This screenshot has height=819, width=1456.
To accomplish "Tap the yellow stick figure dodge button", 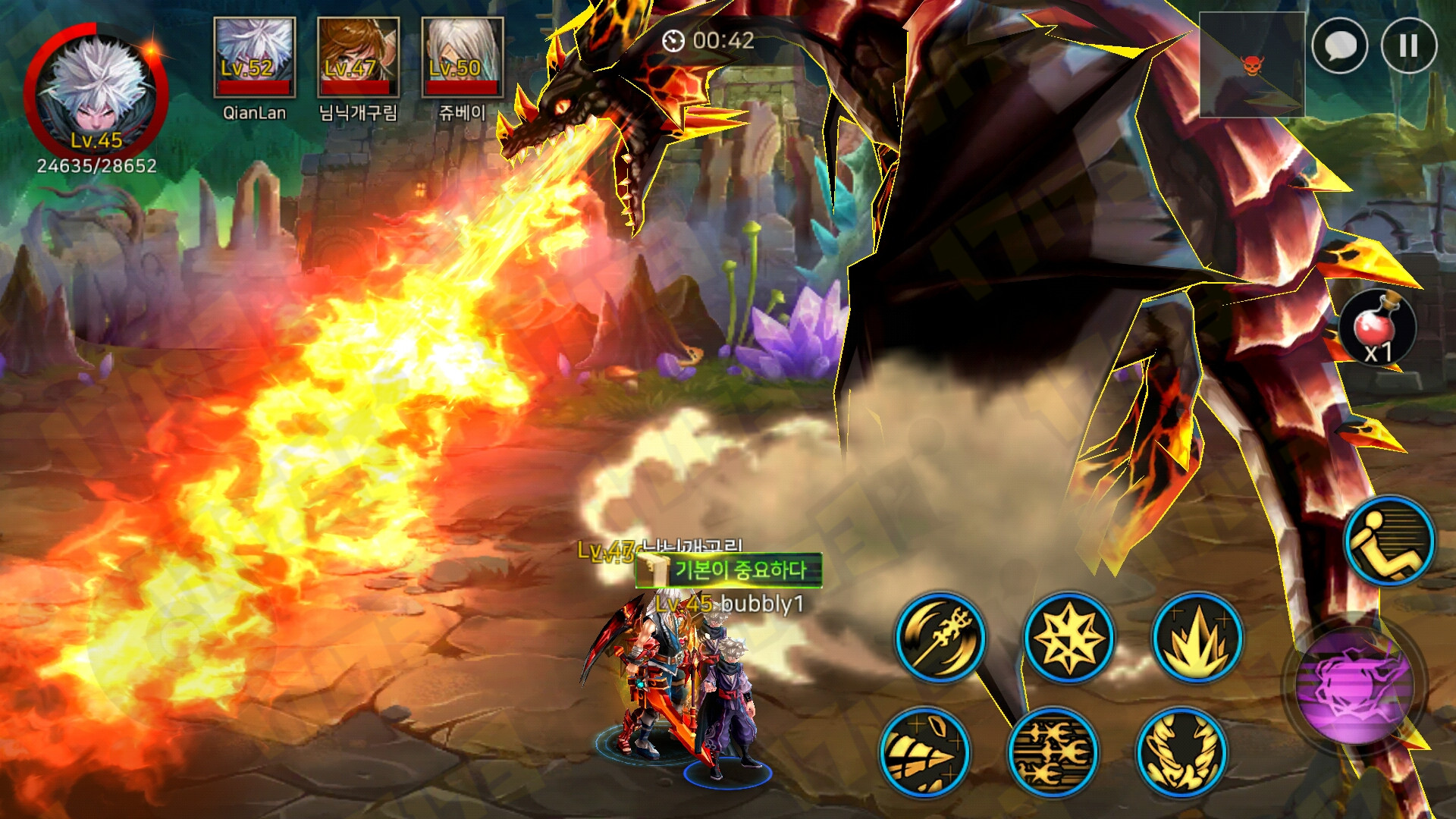I will pos(1389,541).
